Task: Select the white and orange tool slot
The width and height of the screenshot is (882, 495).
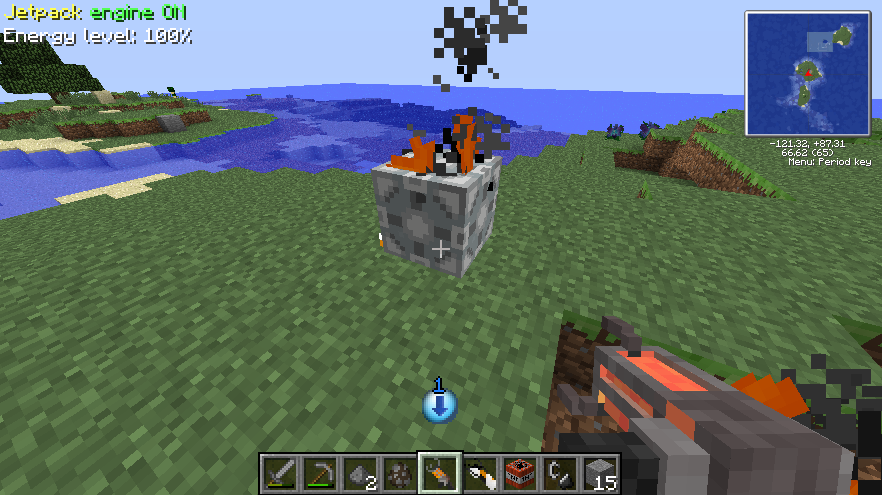Action: click(x=479, y=472)
